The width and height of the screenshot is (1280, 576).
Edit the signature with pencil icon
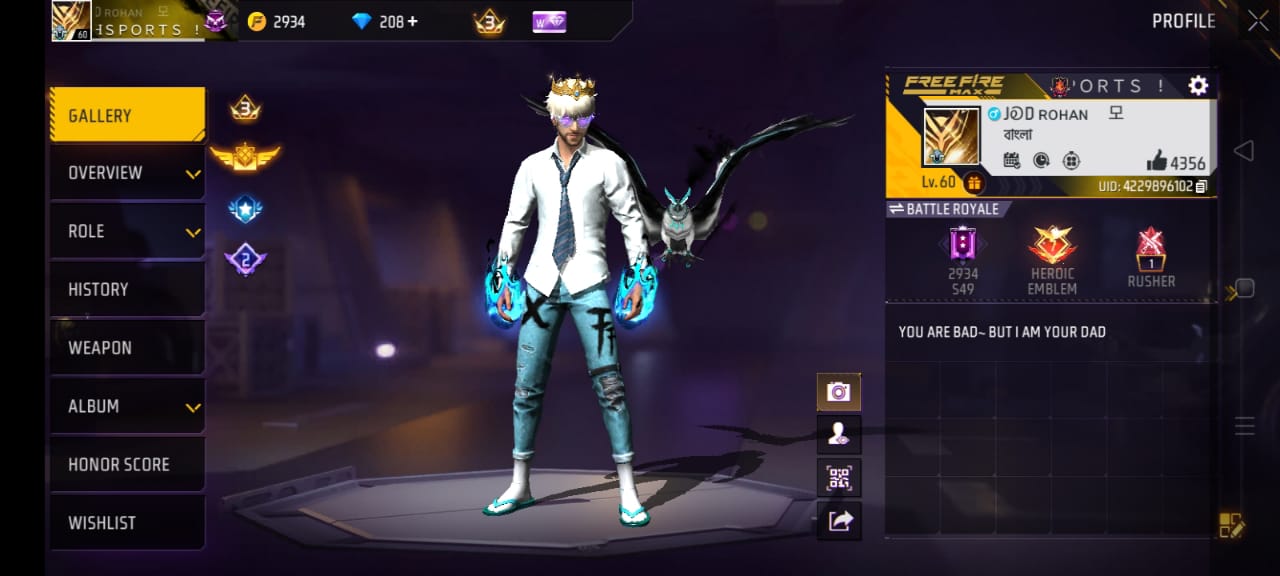click(1231, 525)
